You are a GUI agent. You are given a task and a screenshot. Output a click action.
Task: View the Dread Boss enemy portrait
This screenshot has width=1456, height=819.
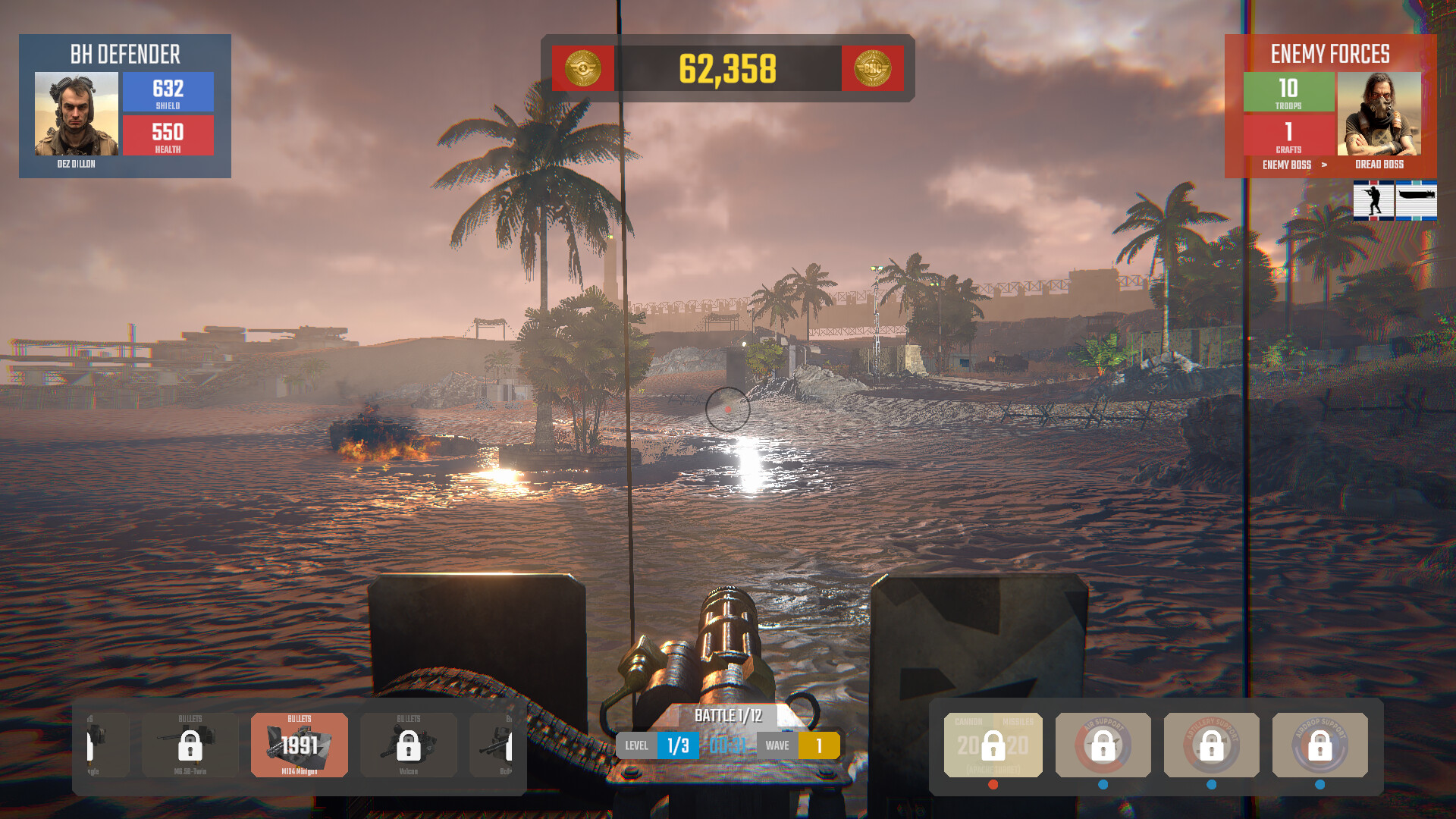point(1379,114)
